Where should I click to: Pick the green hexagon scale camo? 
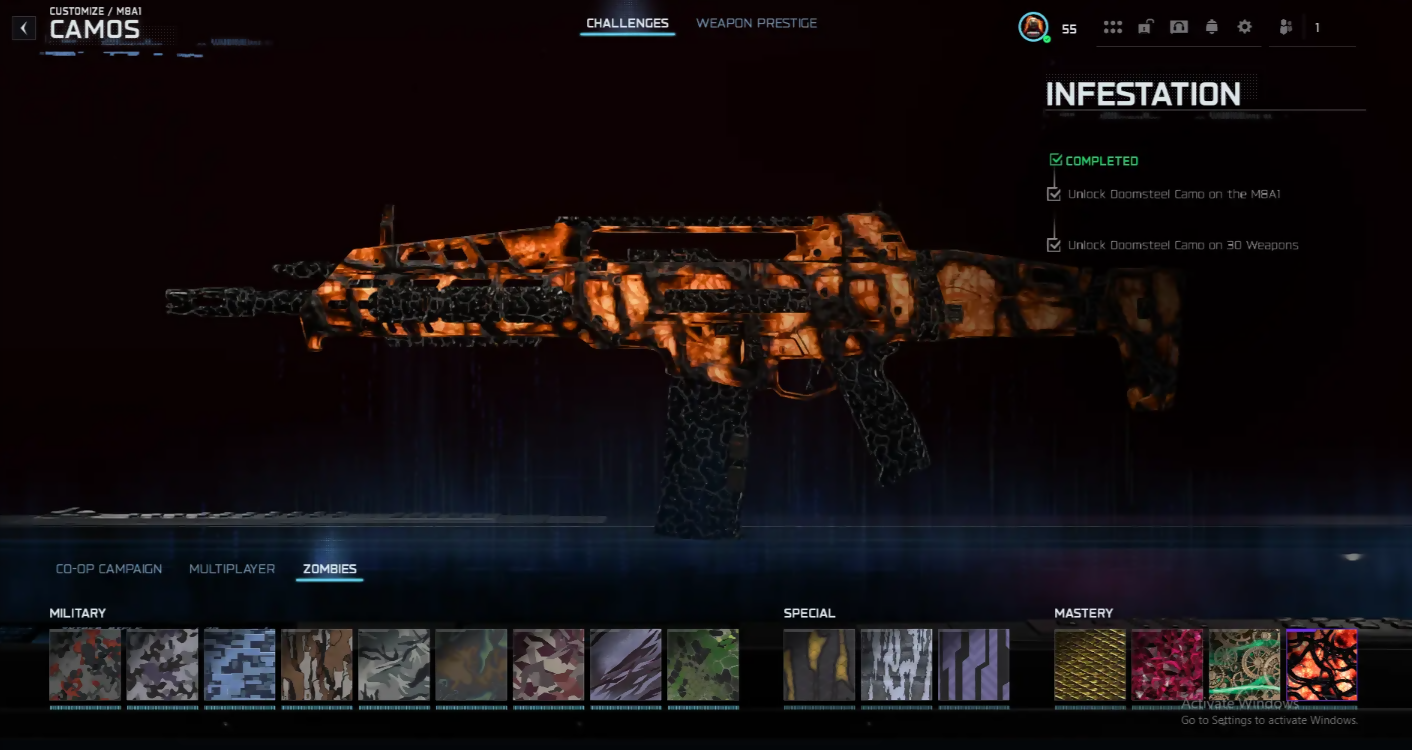[703, 665]
